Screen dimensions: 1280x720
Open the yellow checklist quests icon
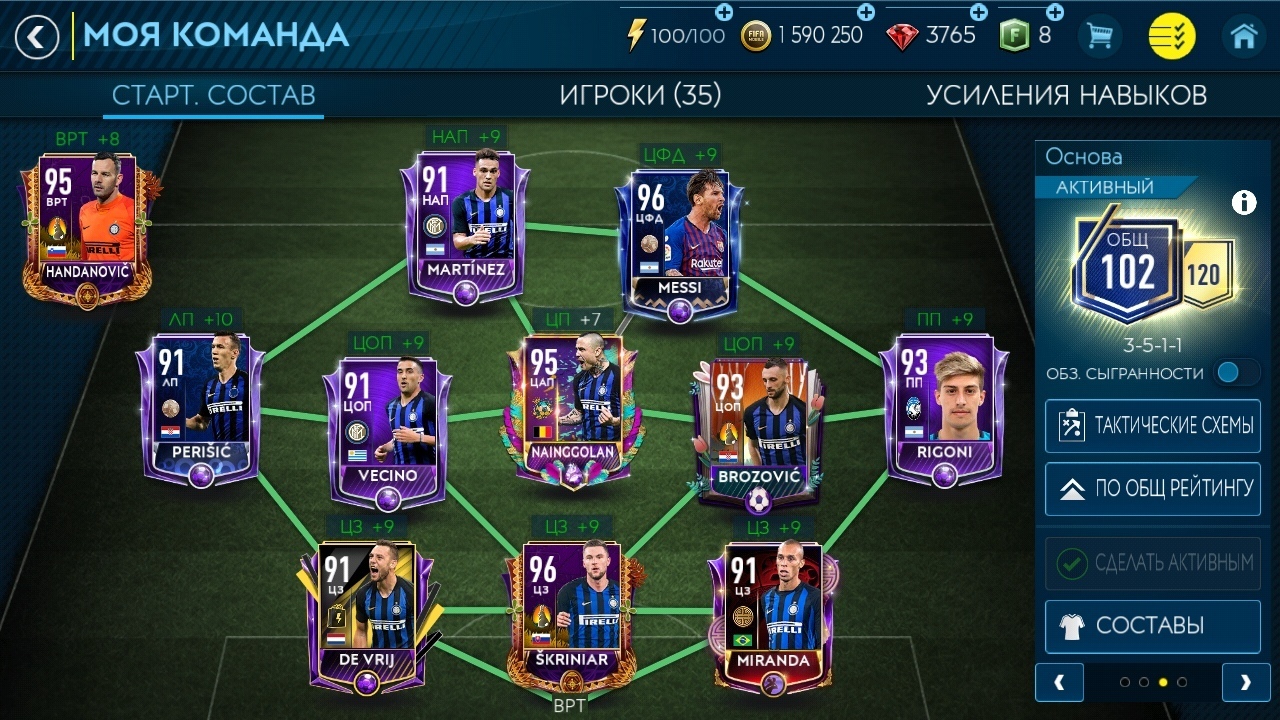tap(1171, 37)
